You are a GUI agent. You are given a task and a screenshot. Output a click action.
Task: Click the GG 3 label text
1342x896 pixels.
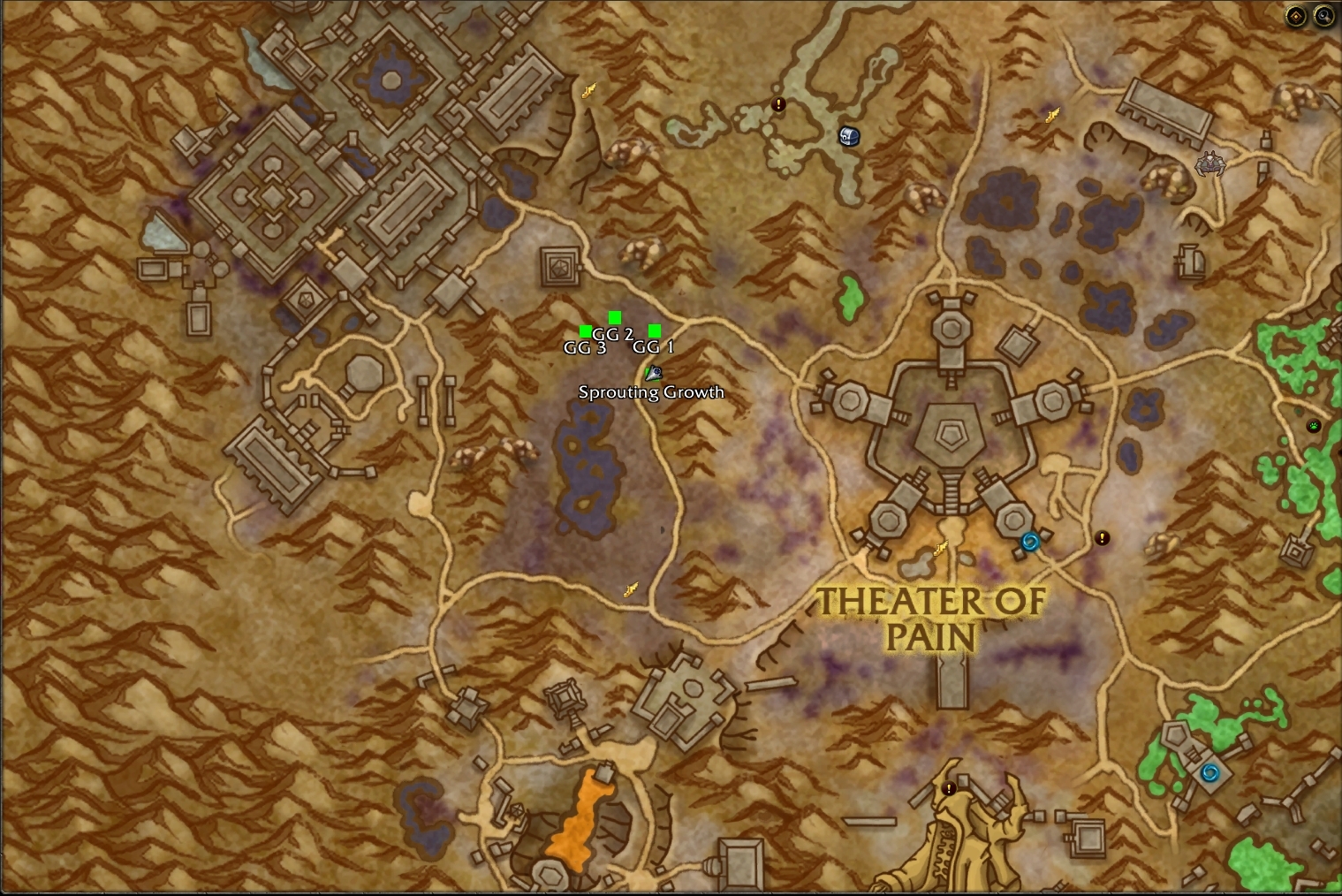(x=585, y=348)
